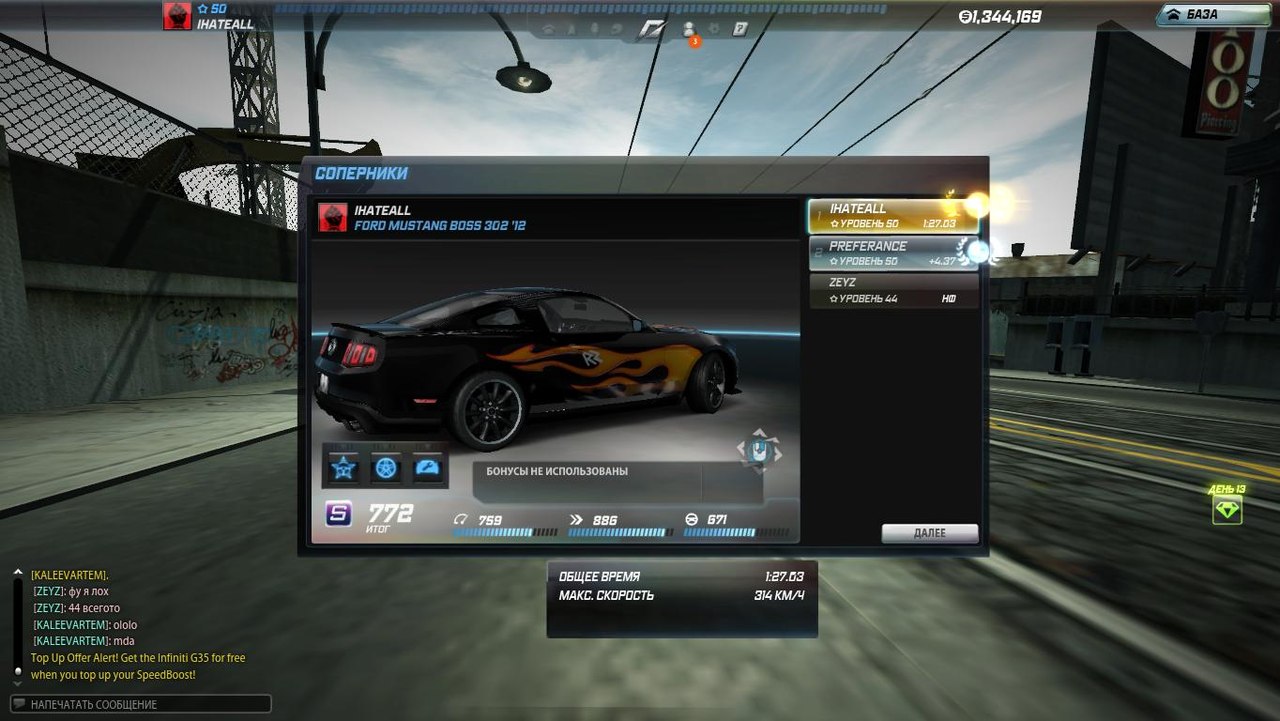The image size is (1280, 721).
Task: Return to garage with БАЗА button
Action: pyautogui.click(x=1213, y=15)
